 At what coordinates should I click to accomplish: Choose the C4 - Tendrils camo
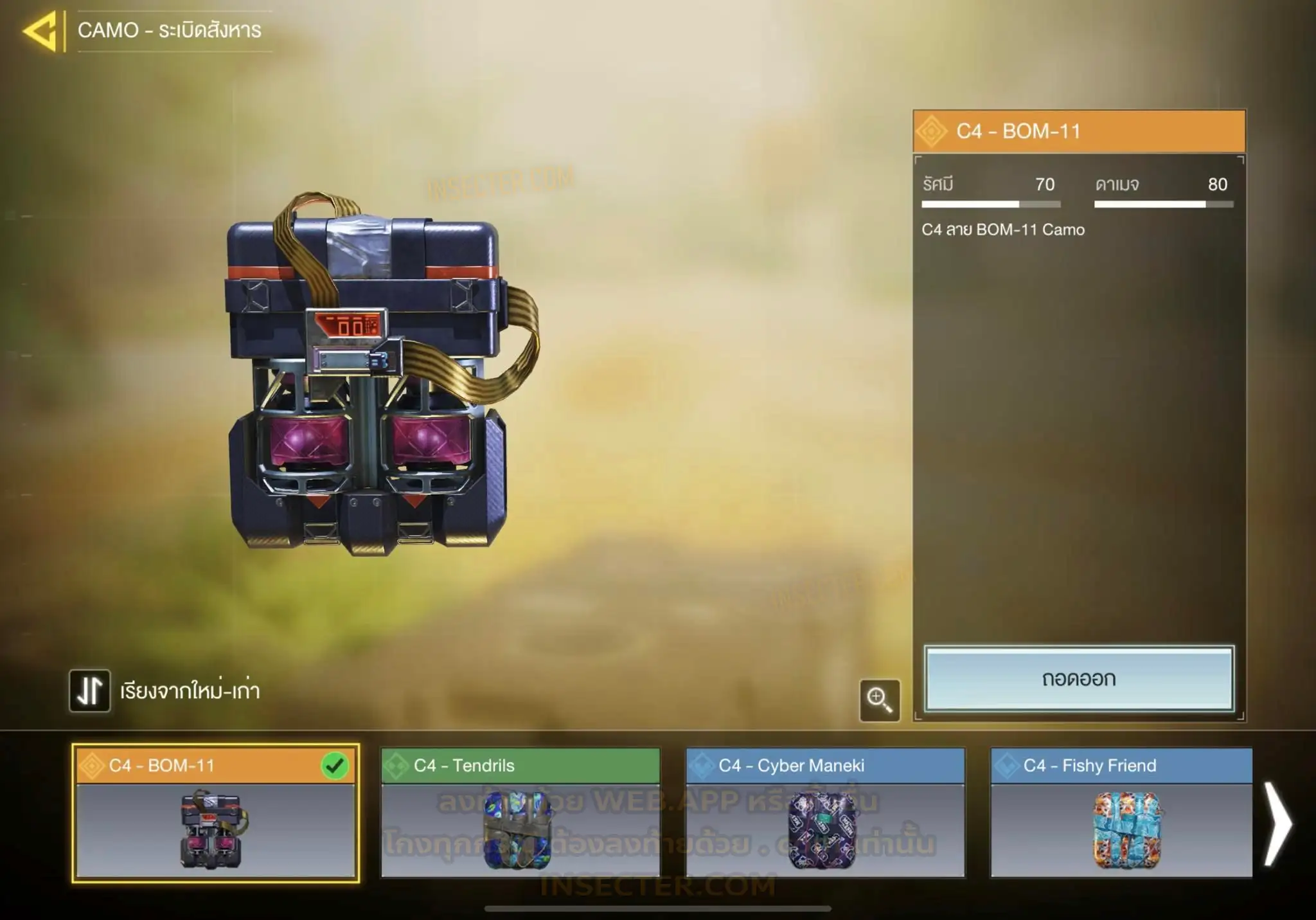pos(520,813)
